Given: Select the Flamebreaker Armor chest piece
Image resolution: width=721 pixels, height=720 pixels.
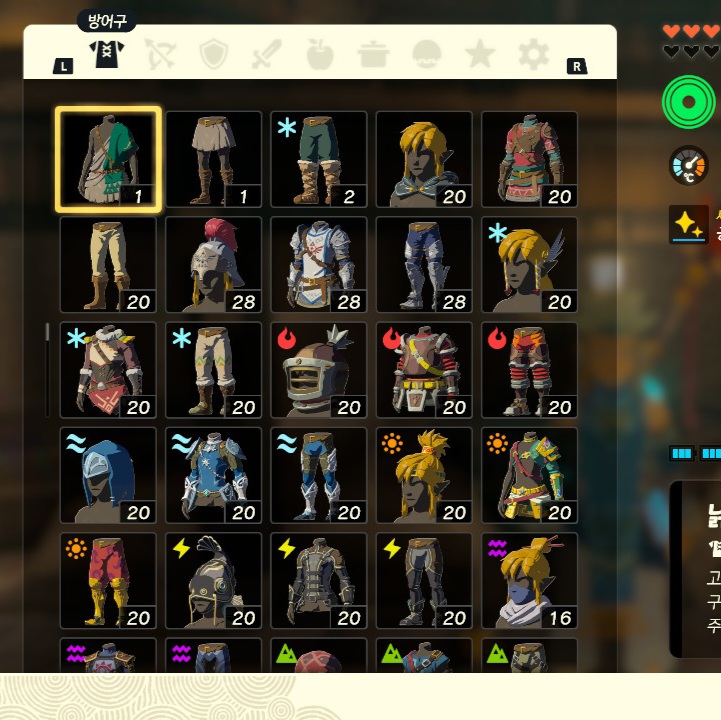Looking at the screenshot, I should coord(424,370).
